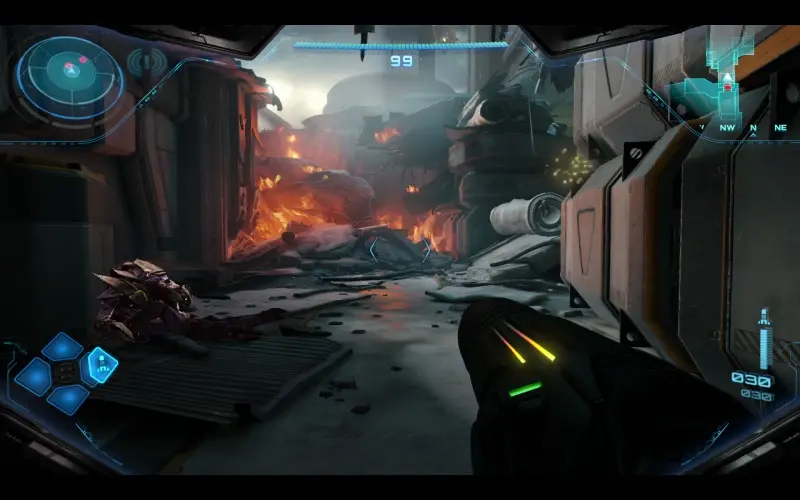Click the sound wave indicator icon
The image size is (800, 500).
pos(148,63)
